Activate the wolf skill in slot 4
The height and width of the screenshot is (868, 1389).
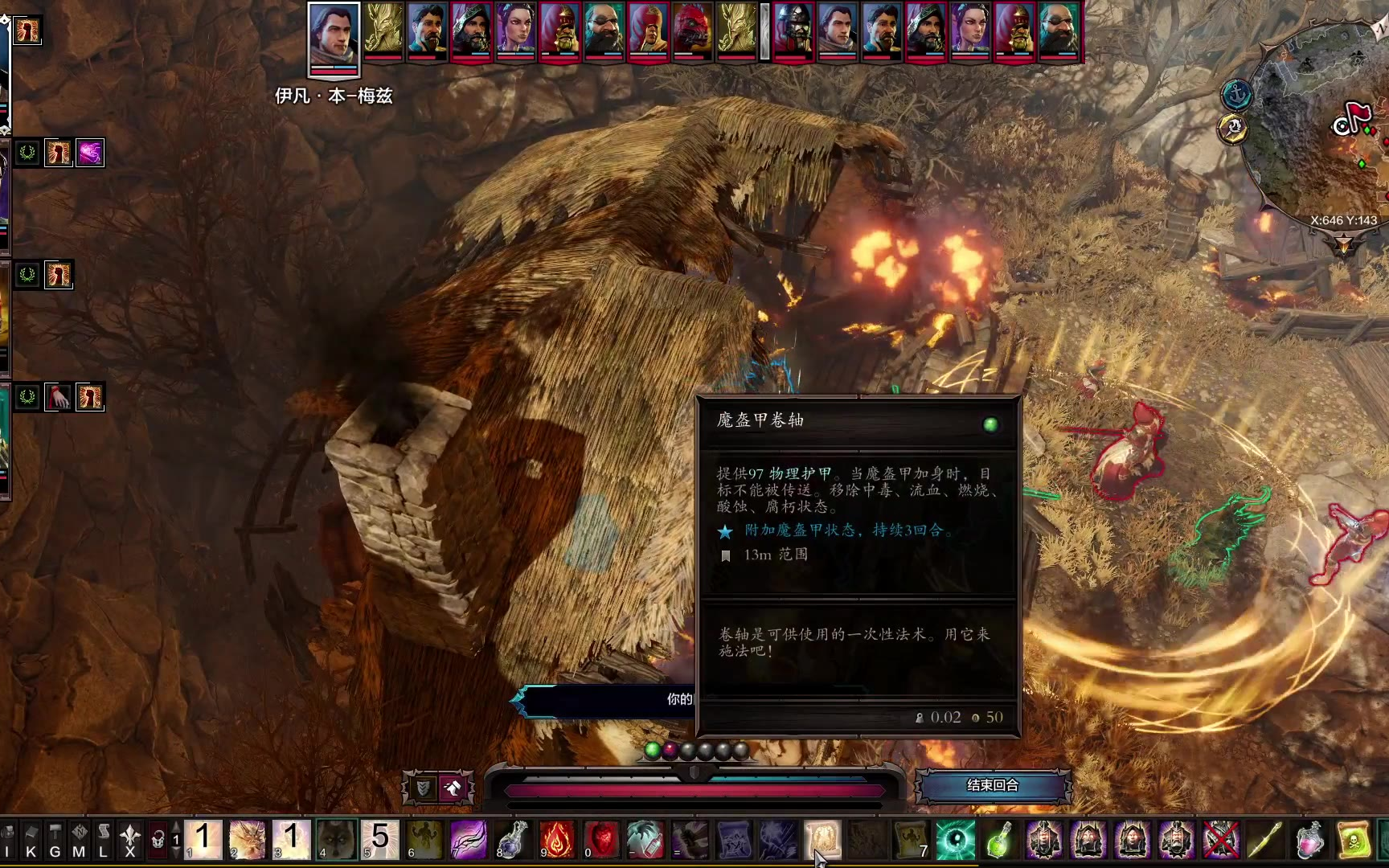click(335, 840)
